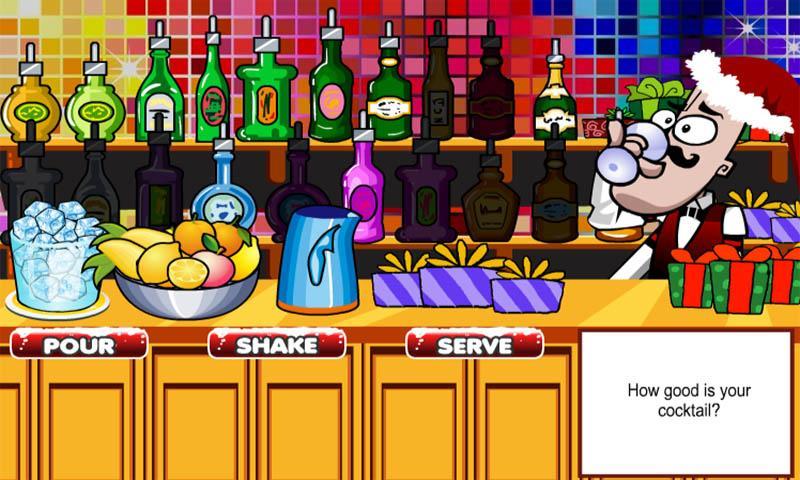Screen dimensions: 800x480
Task: Click the POUR button
Action: tap(79, 345)
